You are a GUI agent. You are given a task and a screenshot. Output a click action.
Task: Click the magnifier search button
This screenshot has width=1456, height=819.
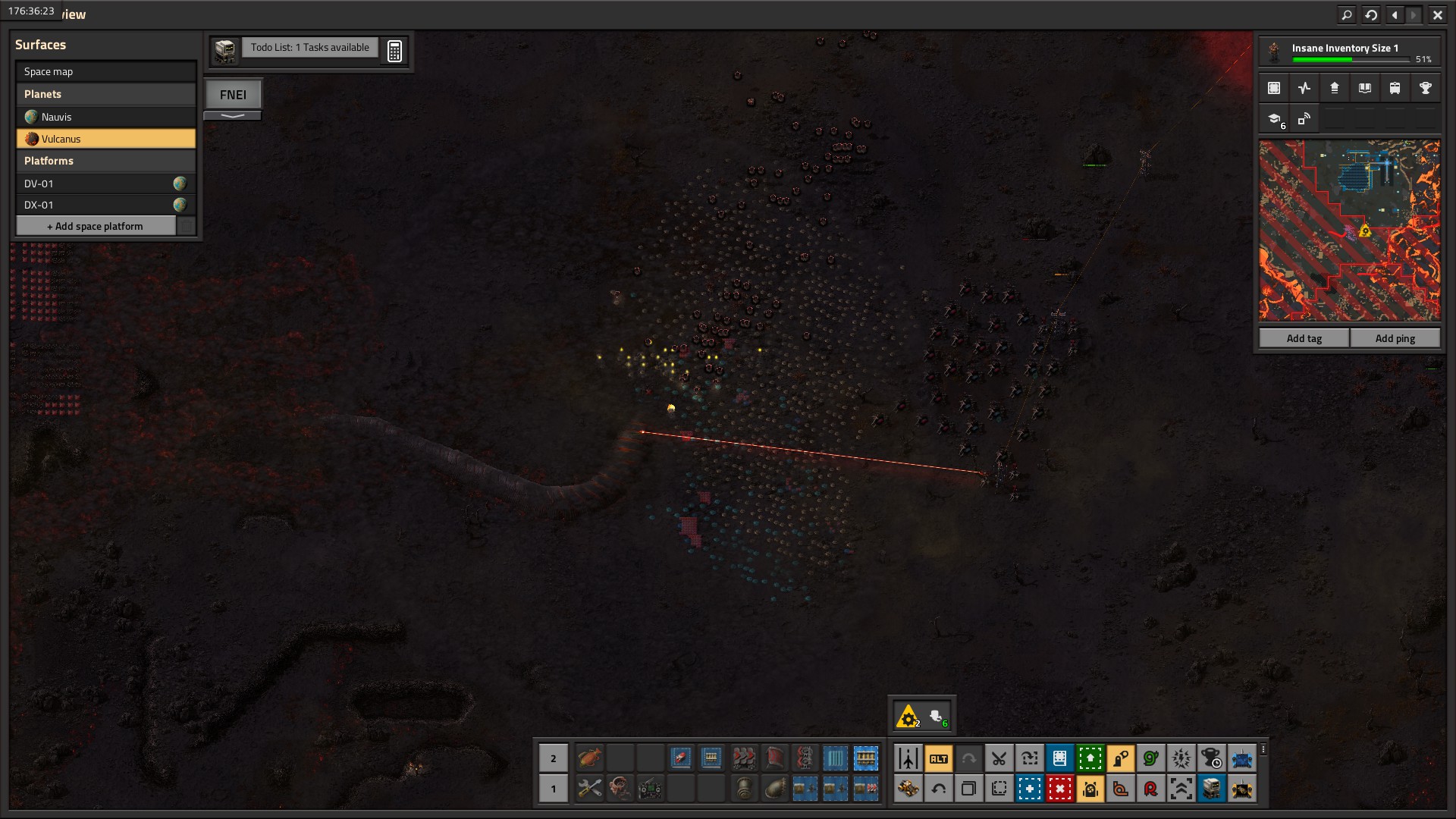click(x=1346, y=14)
